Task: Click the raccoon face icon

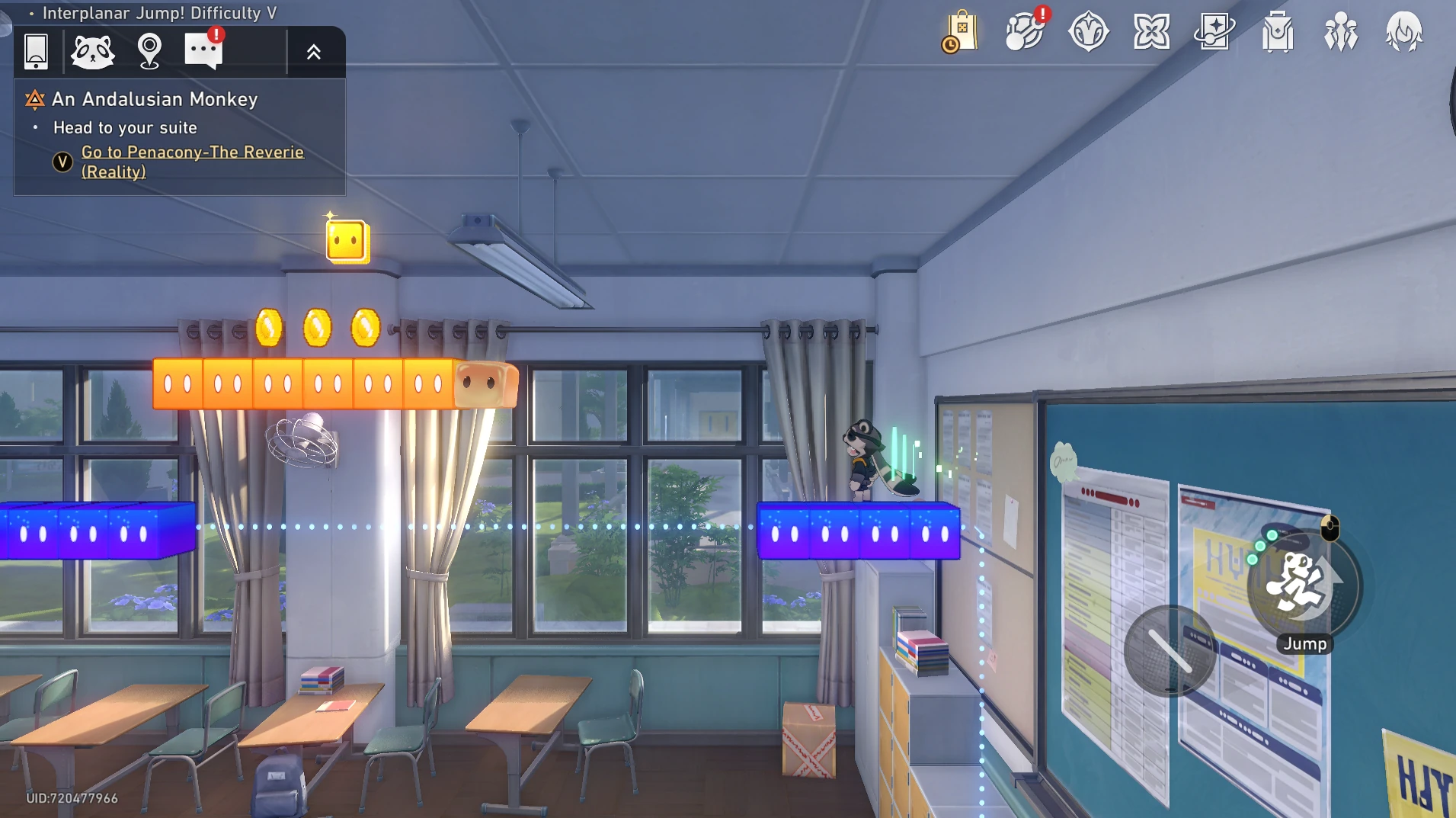Action: tap(92, 52)
